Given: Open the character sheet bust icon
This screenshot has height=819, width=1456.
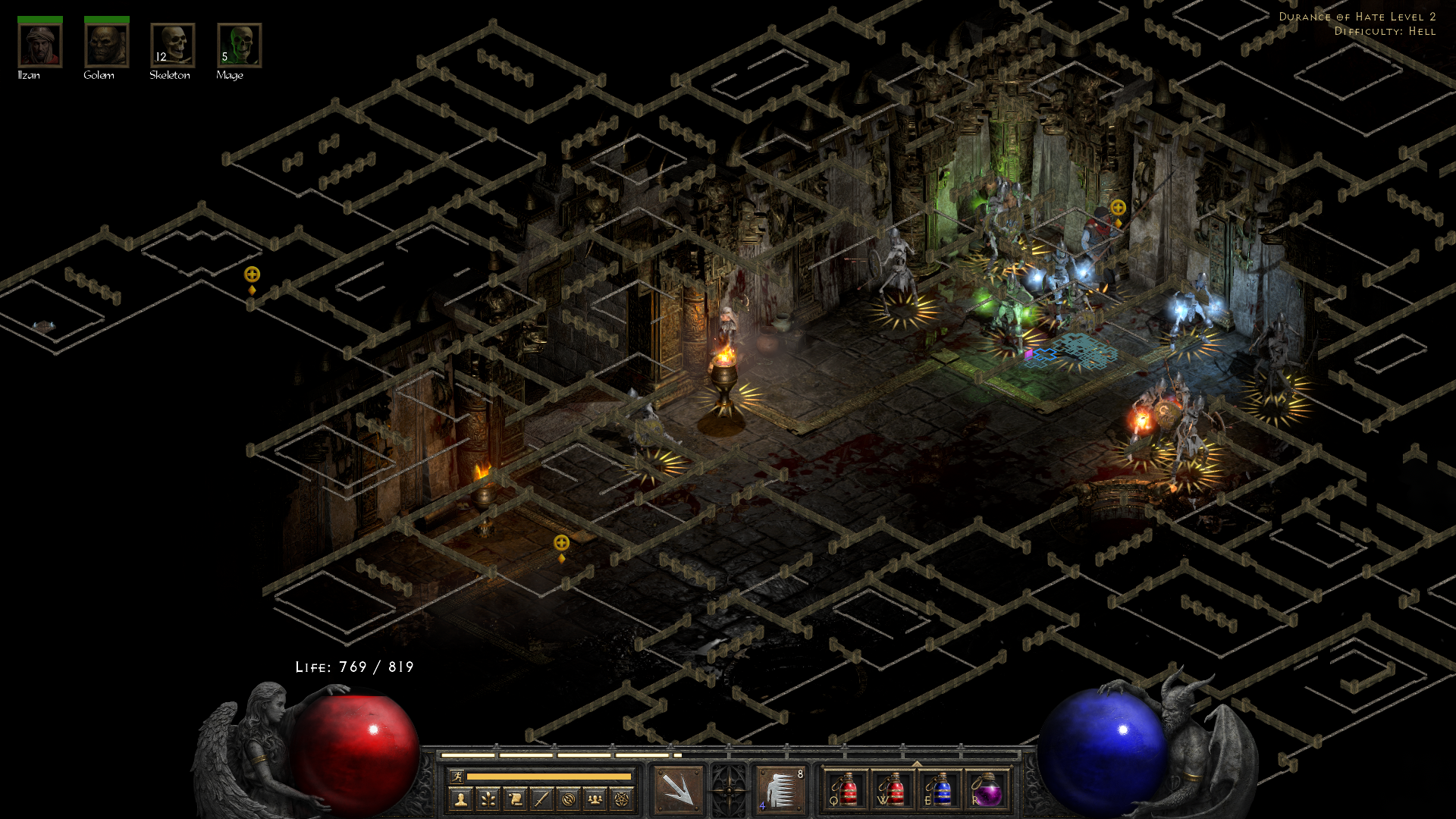Looking at the screenshot, I should click(x=460, y=799).
